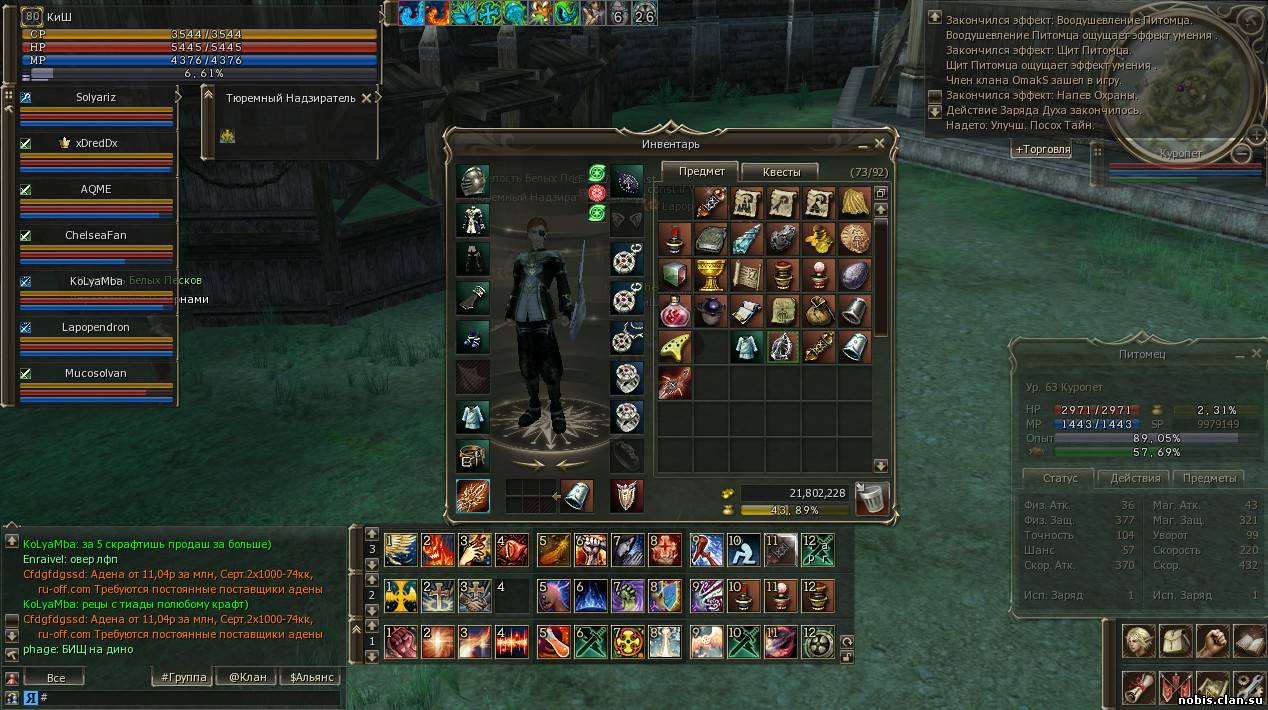Select the golden chalice inventory item
Viewport: 1268px width, 710px height.
point(711,273)
